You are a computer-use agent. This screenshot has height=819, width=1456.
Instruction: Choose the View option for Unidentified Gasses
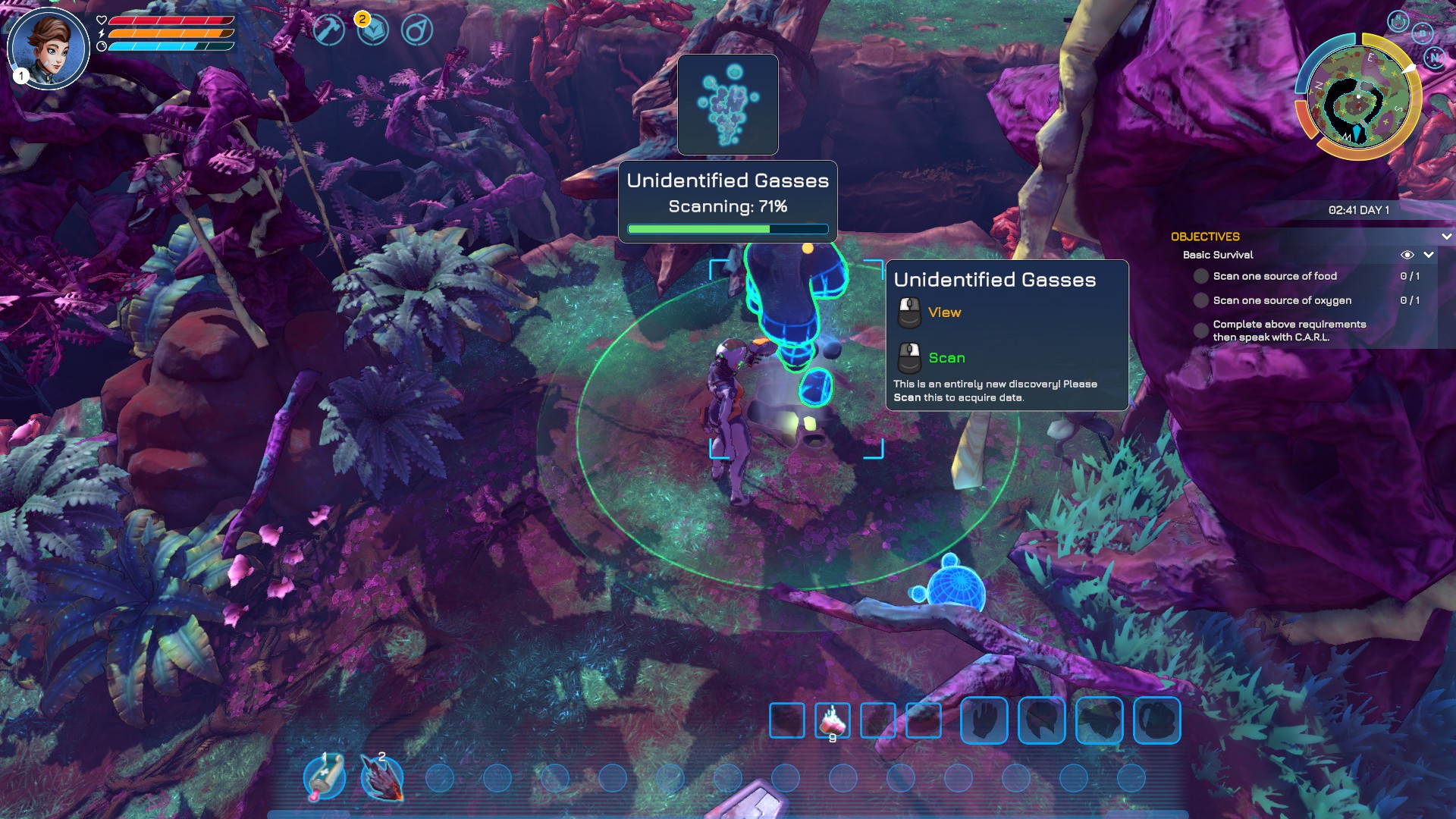tap(944, 312)
